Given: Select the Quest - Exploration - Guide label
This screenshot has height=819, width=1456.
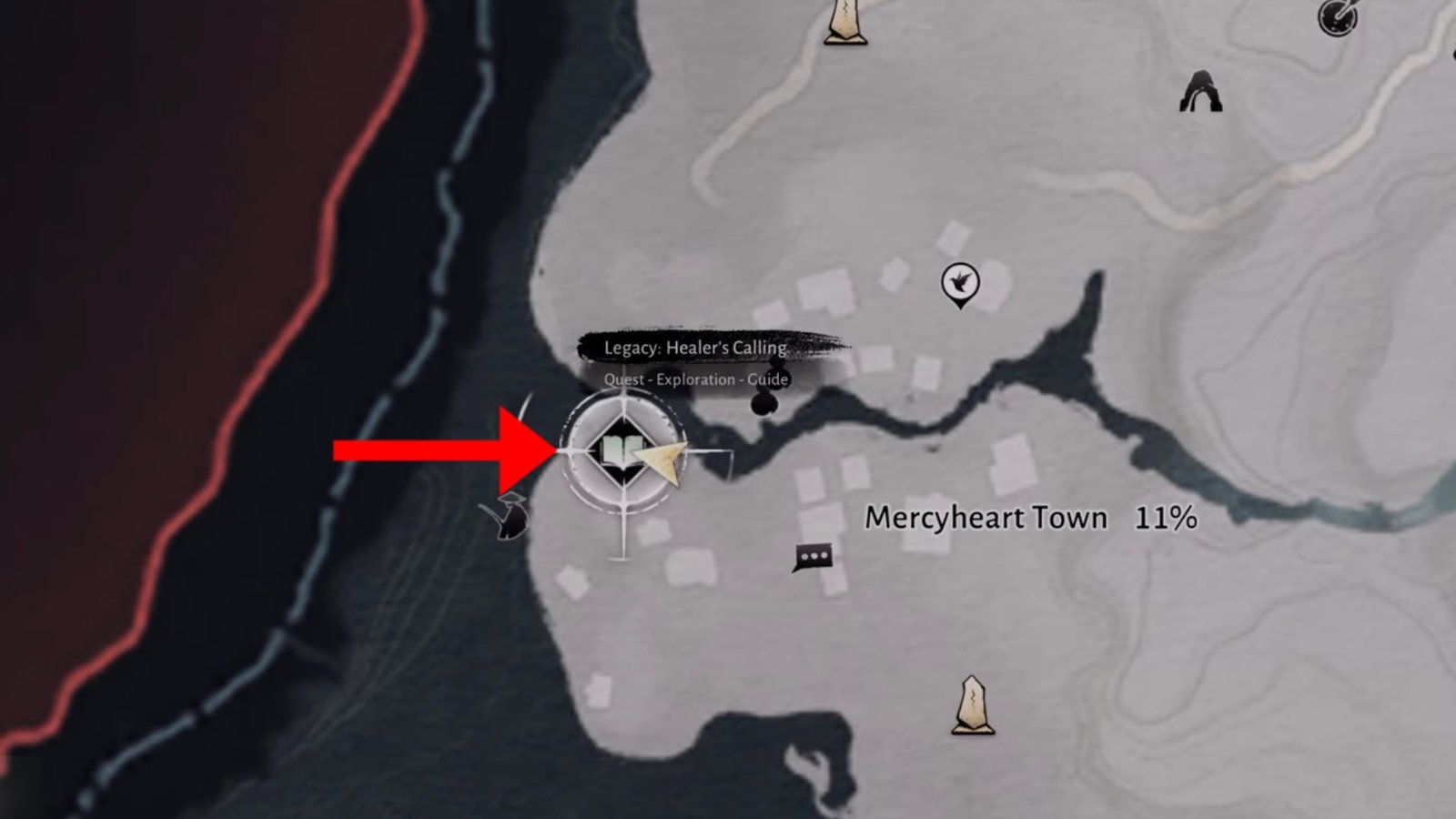Looking at the screenshot, I should point(695,381).
